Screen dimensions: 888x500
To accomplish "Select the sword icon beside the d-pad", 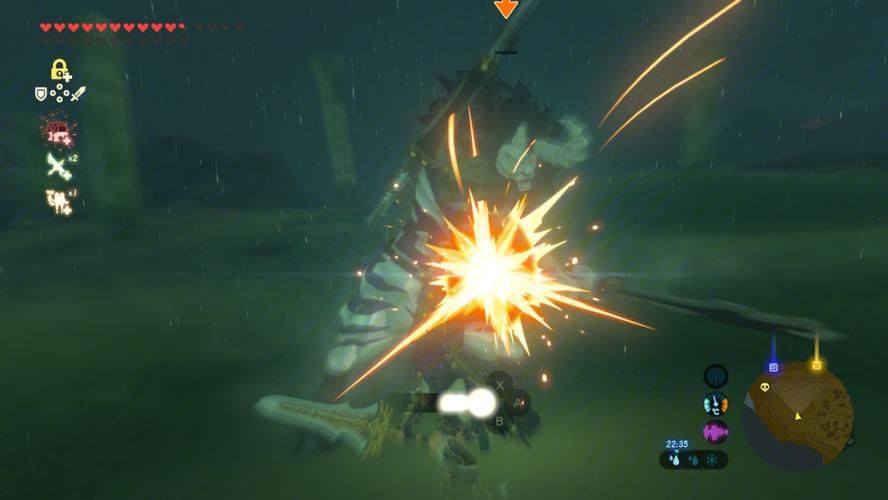I will [78, 94].
